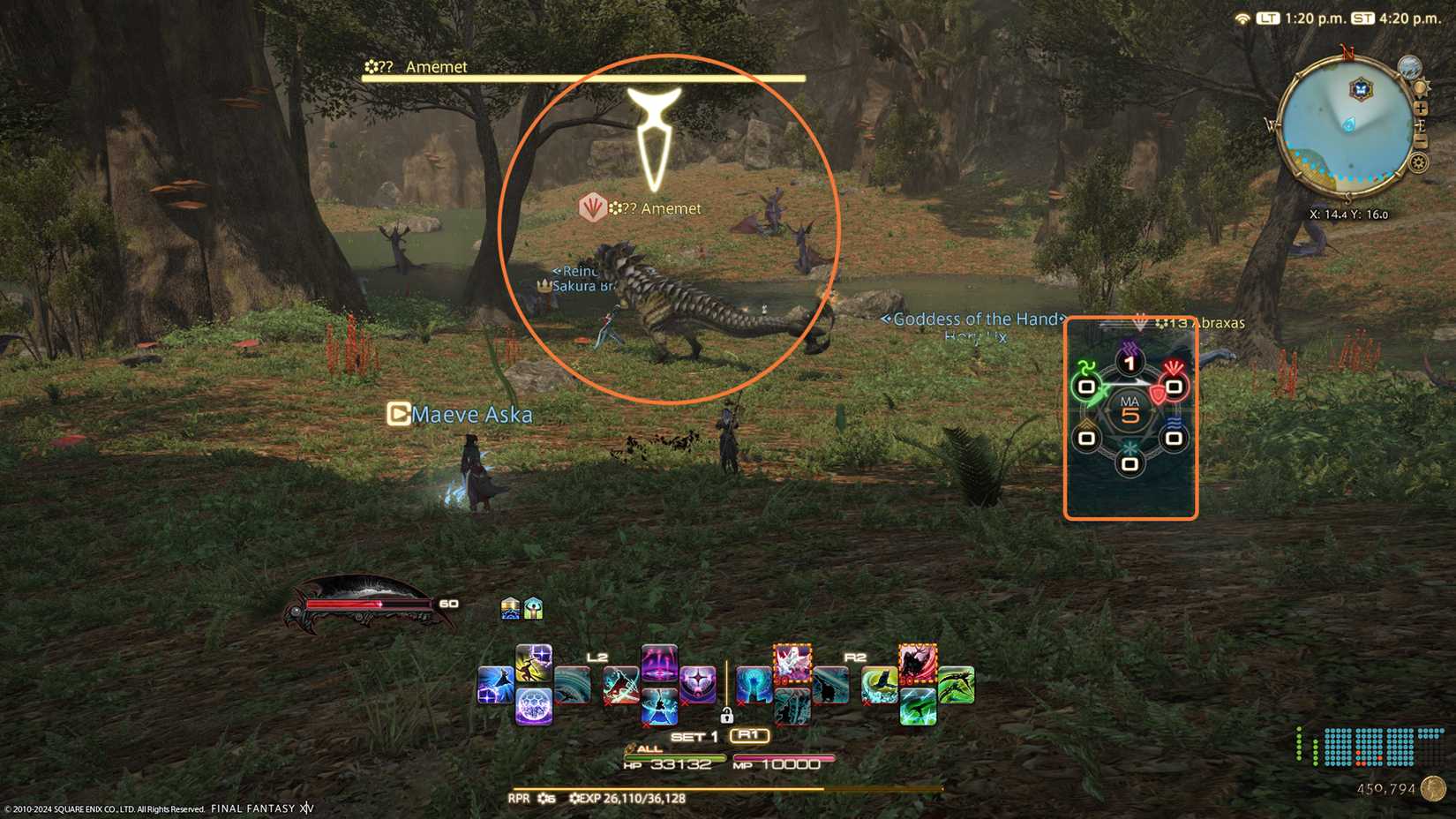Click the R1 set indicator button

pyautogui.click(x=749, y=735)
